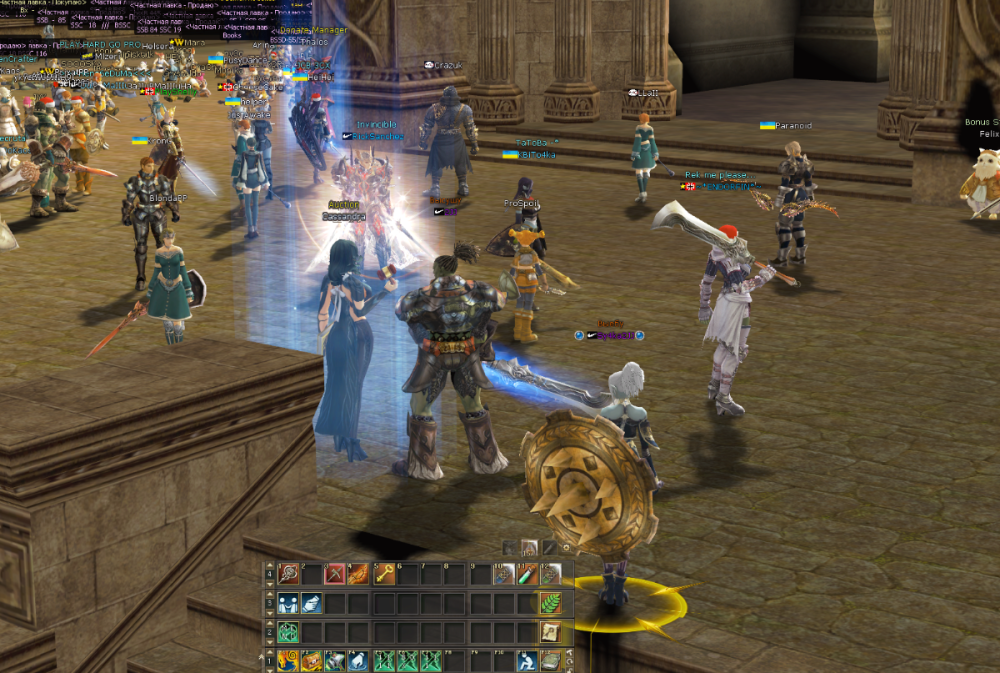The height and width of the screenshot is (673, 1000).
Task: Open the parchment scroll with key icon
Action: pos(551,632)
